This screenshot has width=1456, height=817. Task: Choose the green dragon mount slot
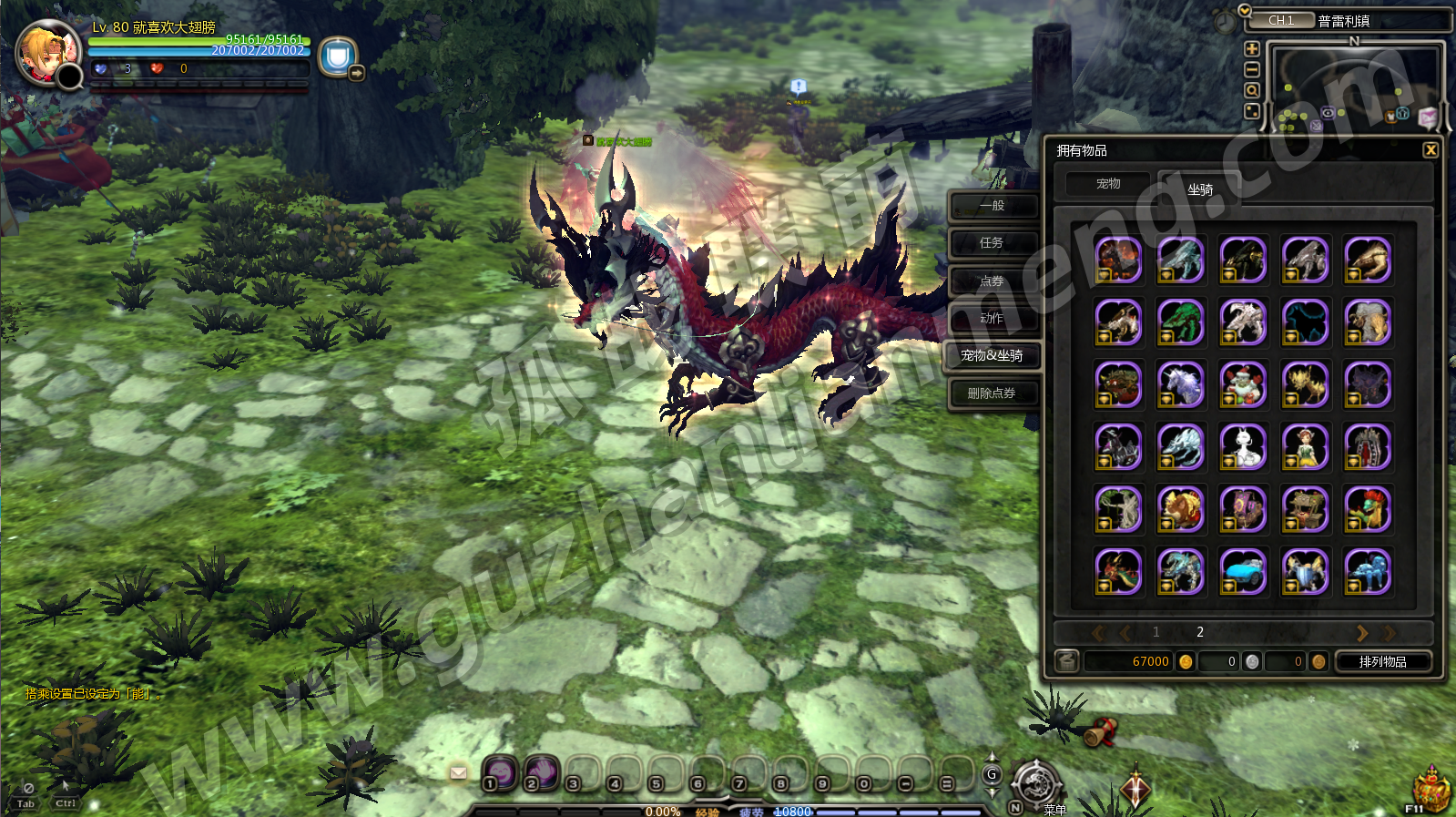coord(1181,322)
